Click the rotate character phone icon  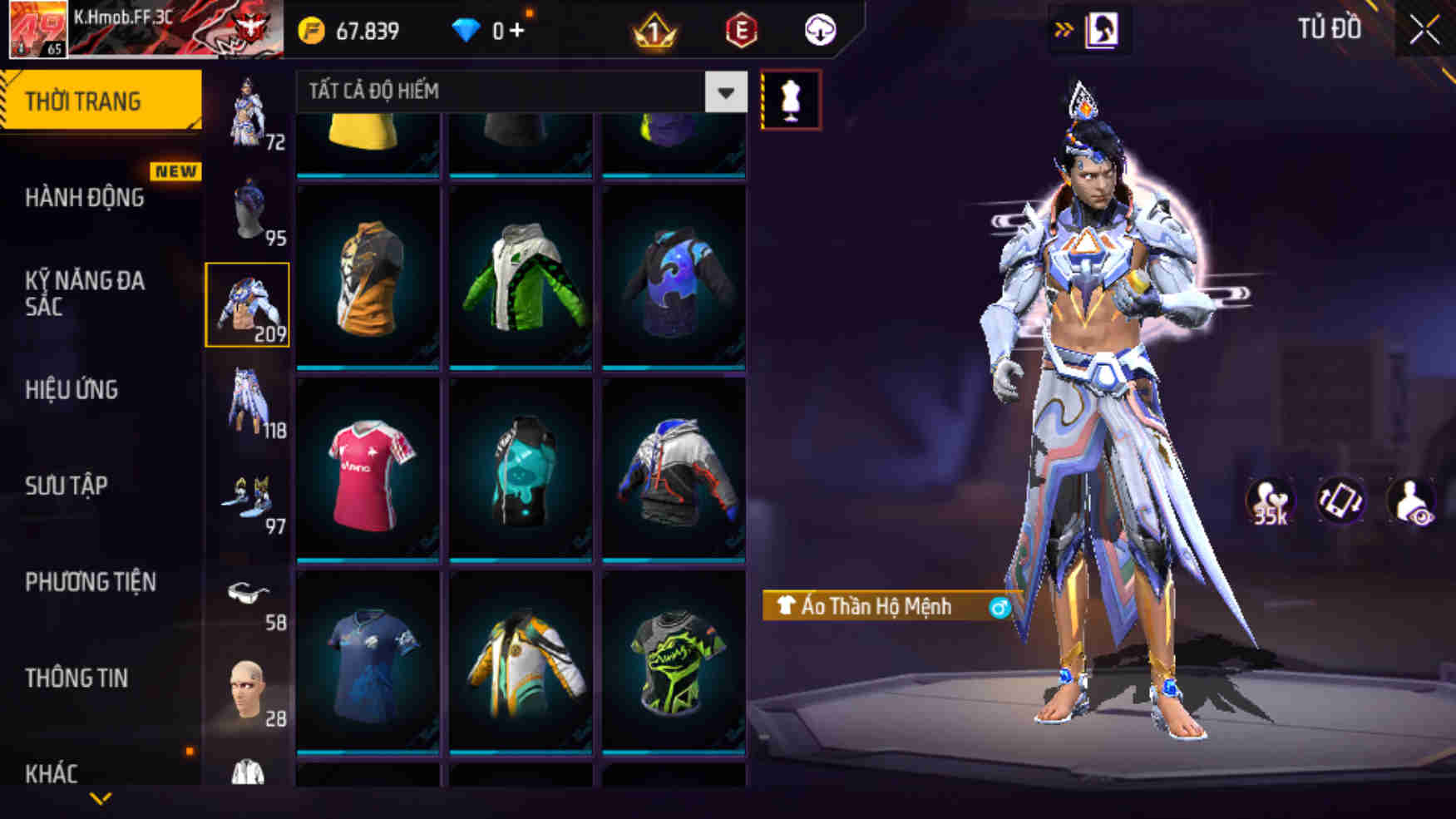coord(1340,500)
